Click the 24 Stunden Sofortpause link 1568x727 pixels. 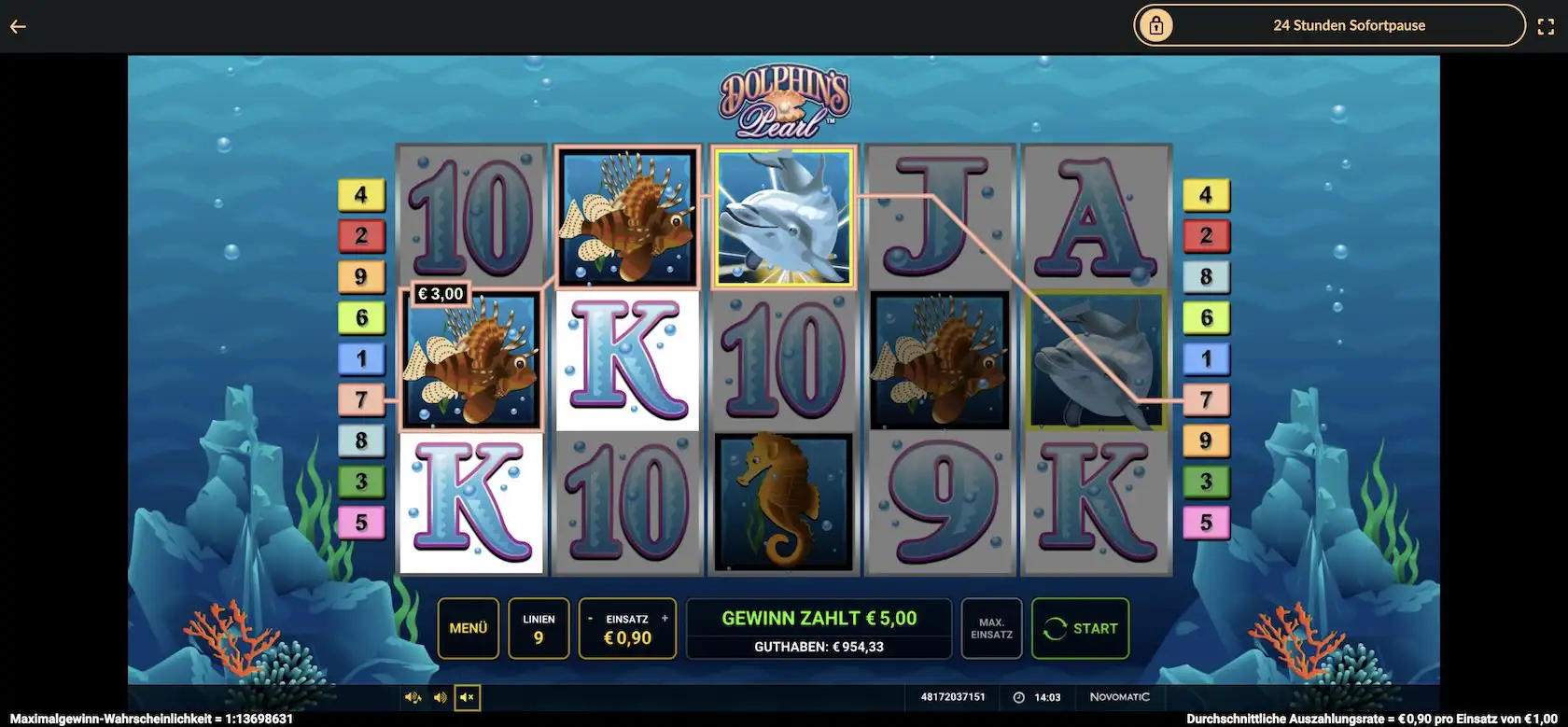(1348, 25)
